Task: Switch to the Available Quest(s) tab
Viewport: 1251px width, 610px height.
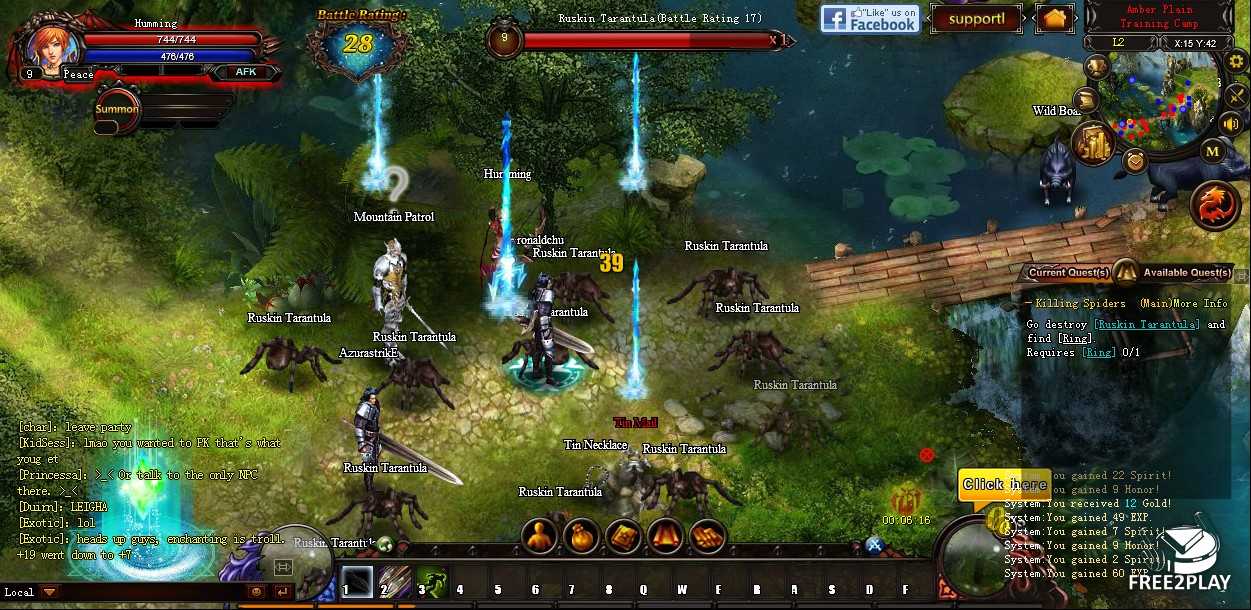Action: click(x=1186, y=273)
